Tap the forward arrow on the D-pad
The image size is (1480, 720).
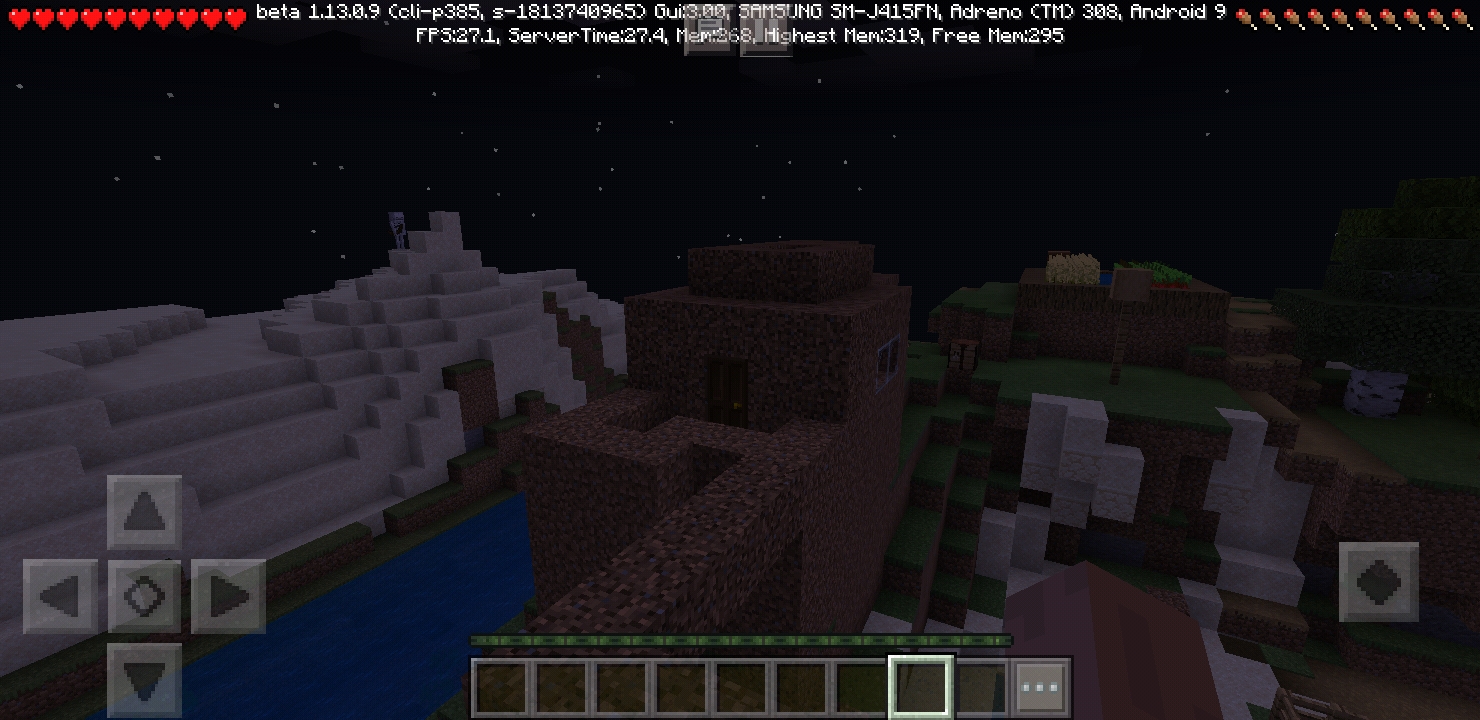click(144, 513)
